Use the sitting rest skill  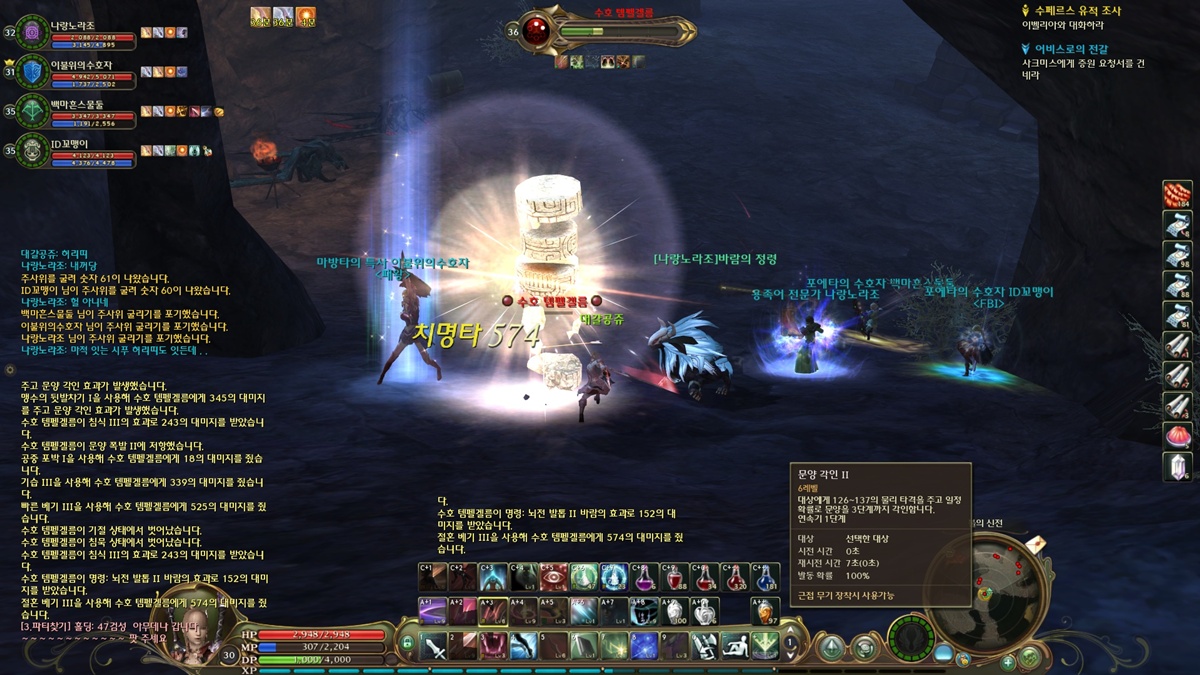pos(735,646)
